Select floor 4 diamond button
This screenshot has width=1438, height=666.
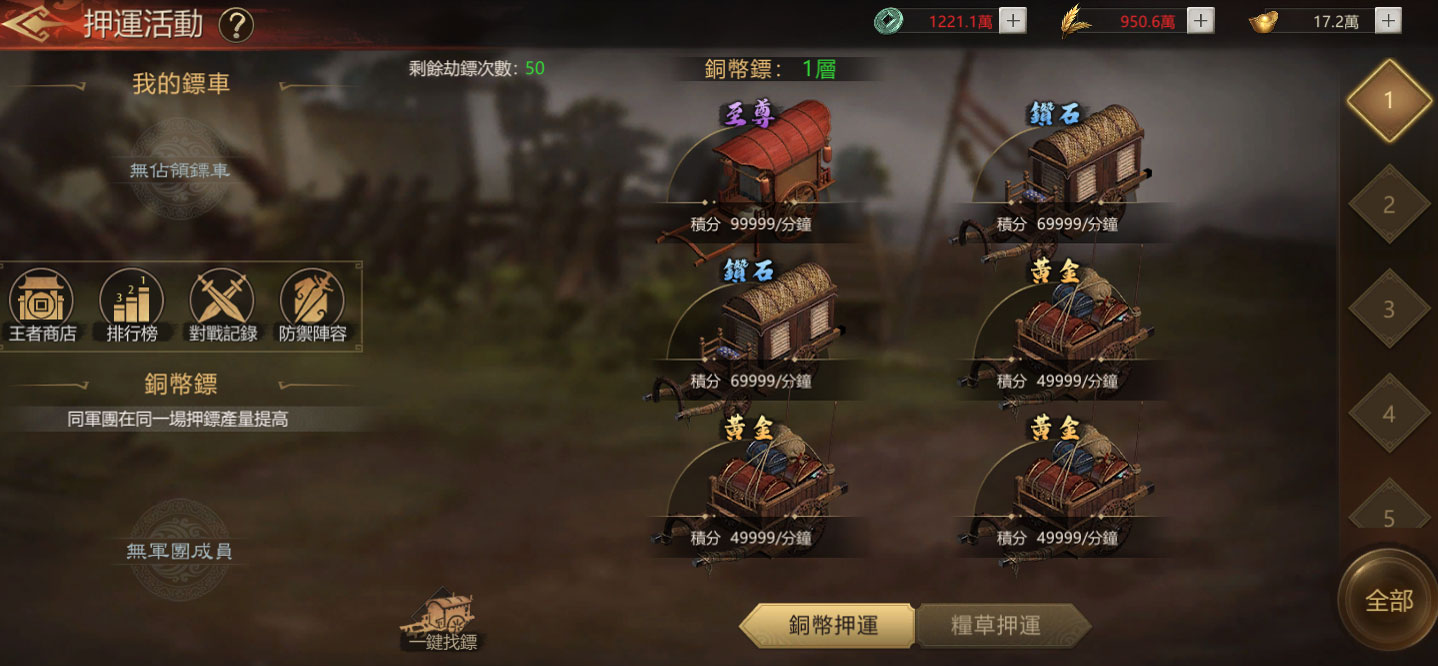pyautogui.click(x=1389, y=413)
